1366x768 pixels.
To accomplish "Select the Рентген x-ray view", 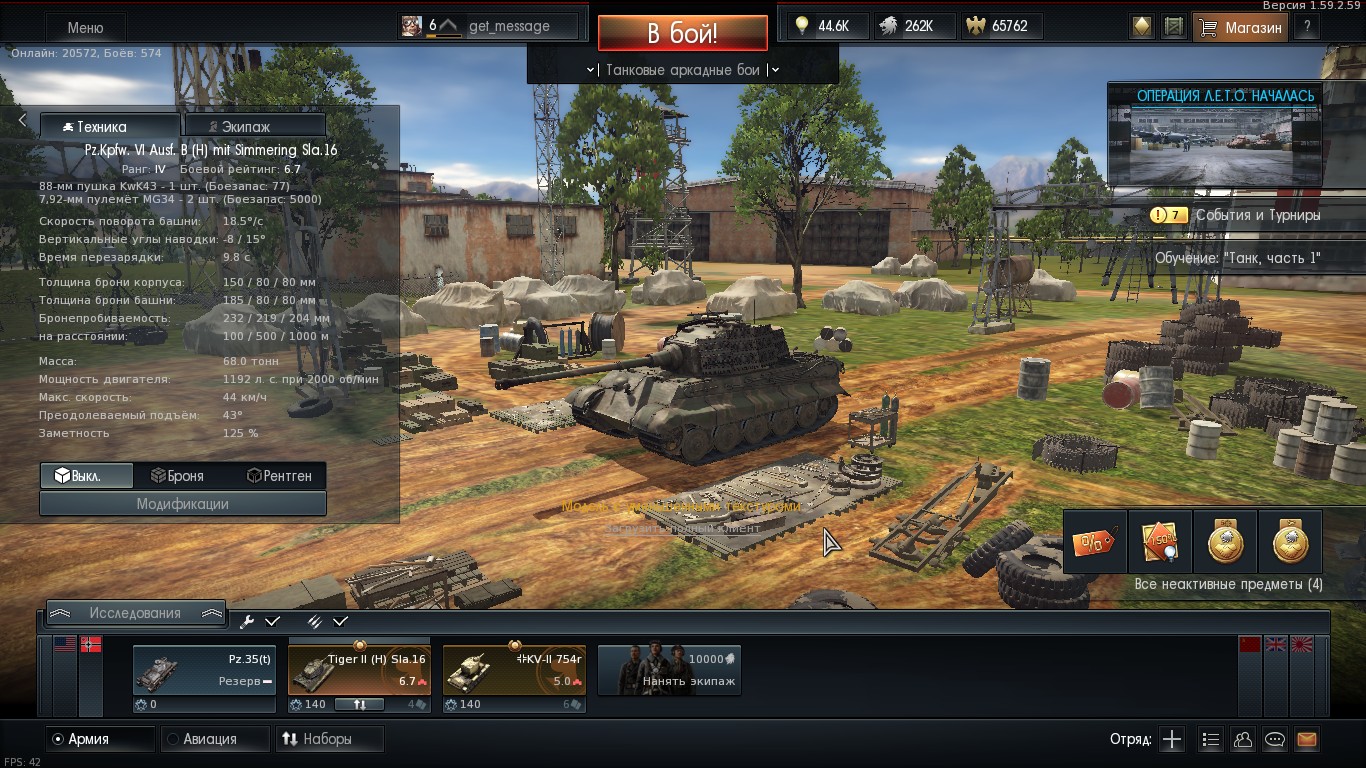I will 279,476.
